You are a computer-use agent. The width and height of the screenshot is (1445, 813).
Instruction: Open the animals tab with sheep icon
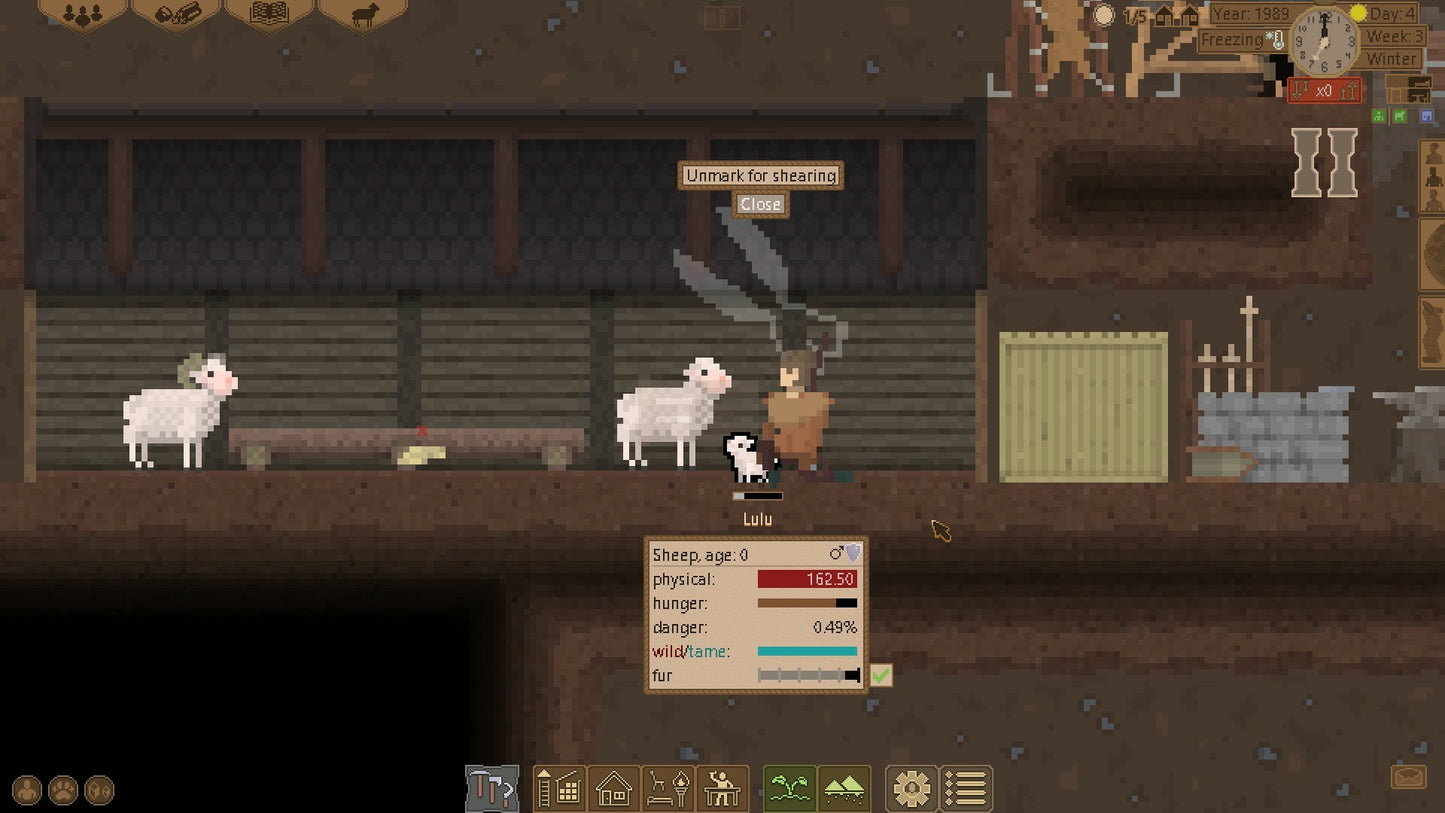[363, 14]
